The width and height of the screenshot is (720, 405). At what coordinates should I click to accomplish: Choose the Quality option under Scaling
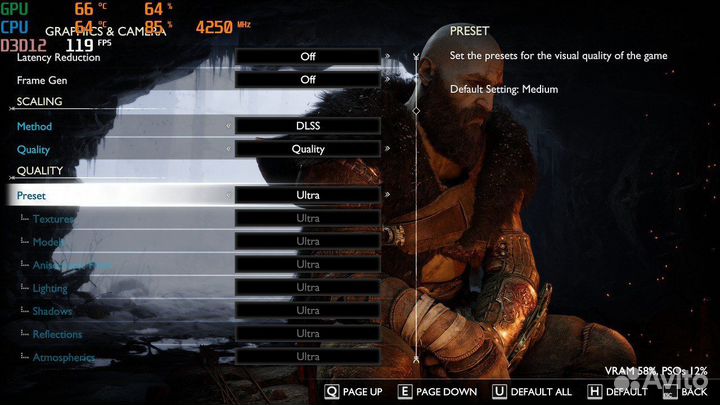tap(33, 150)
